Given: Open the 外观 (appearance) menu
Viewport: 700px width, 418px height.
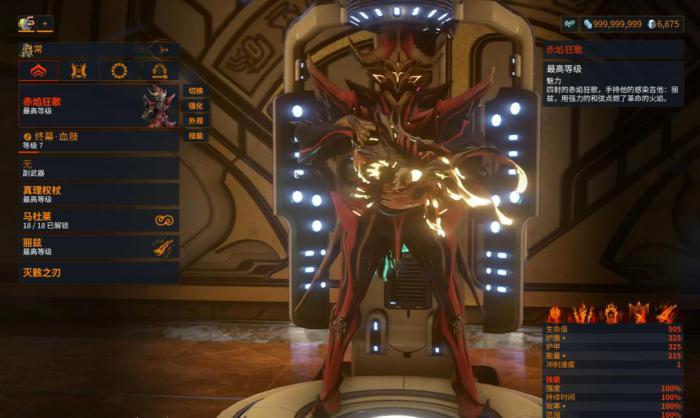Looking at the screenshot, I should tap(195, 120).
